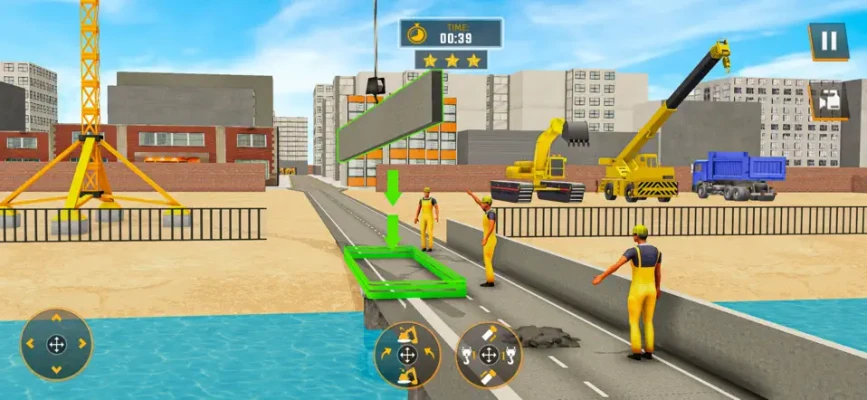Tap the movement joystick's down arrow

(56, 368)
